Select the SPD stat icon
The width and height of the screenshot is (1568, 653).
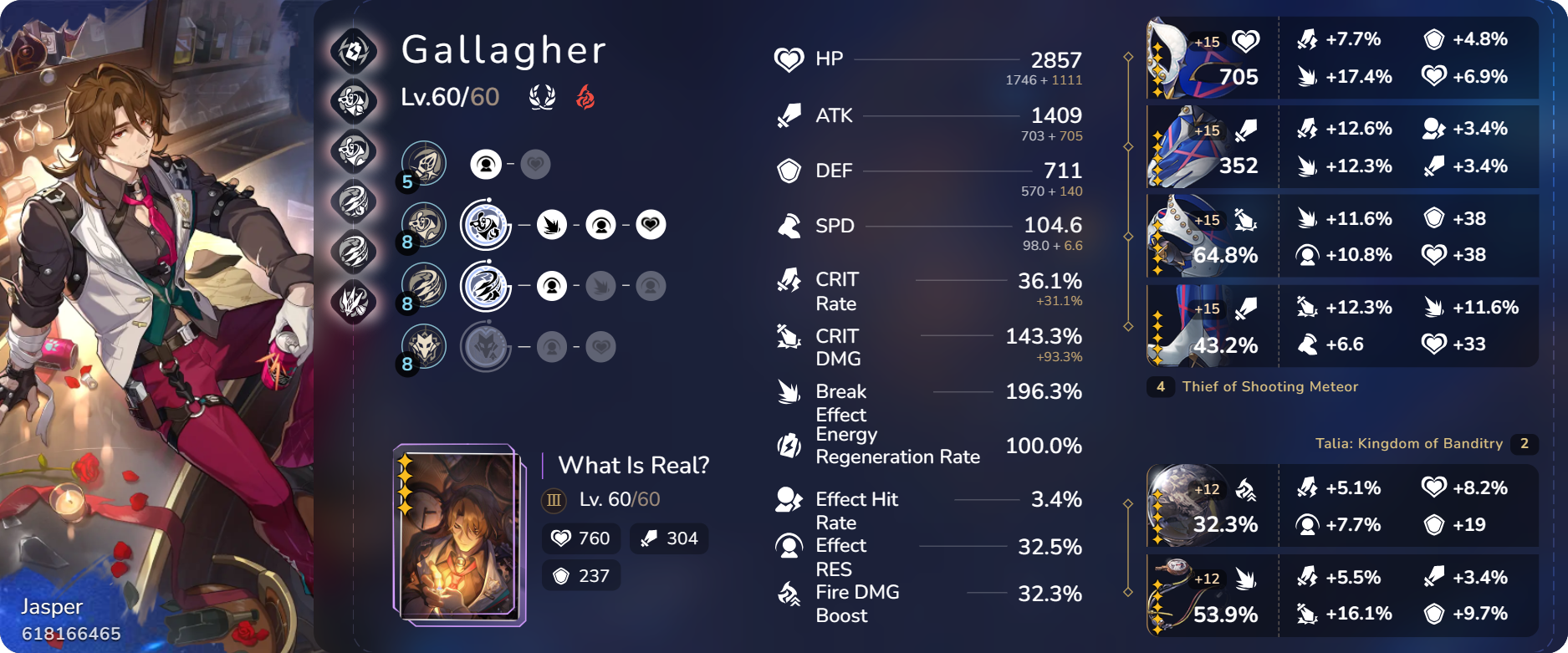786,226
